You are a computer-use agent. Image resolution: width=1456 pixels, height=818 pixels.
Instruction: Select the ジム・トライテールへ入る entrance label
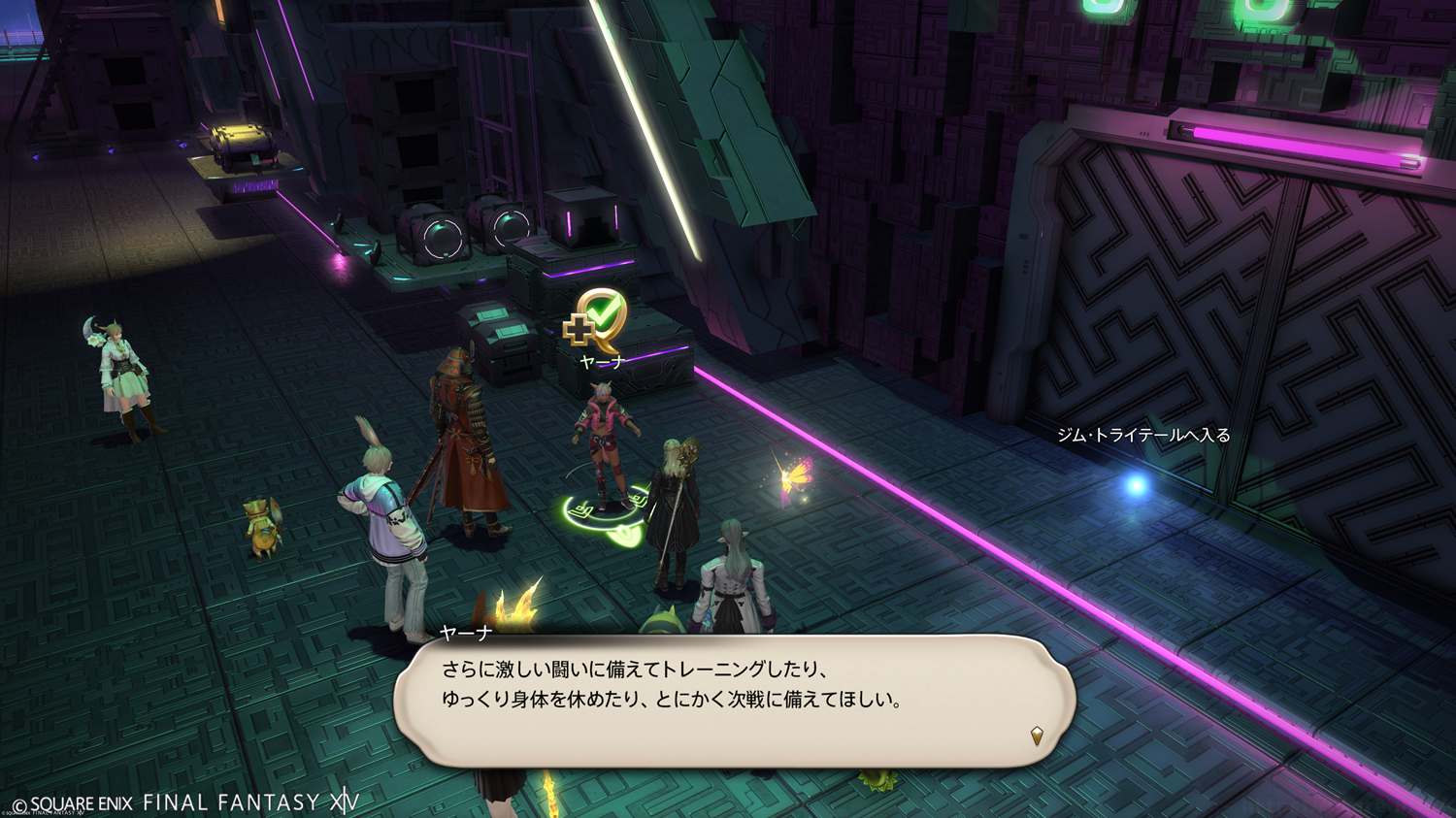(1142, 436)
